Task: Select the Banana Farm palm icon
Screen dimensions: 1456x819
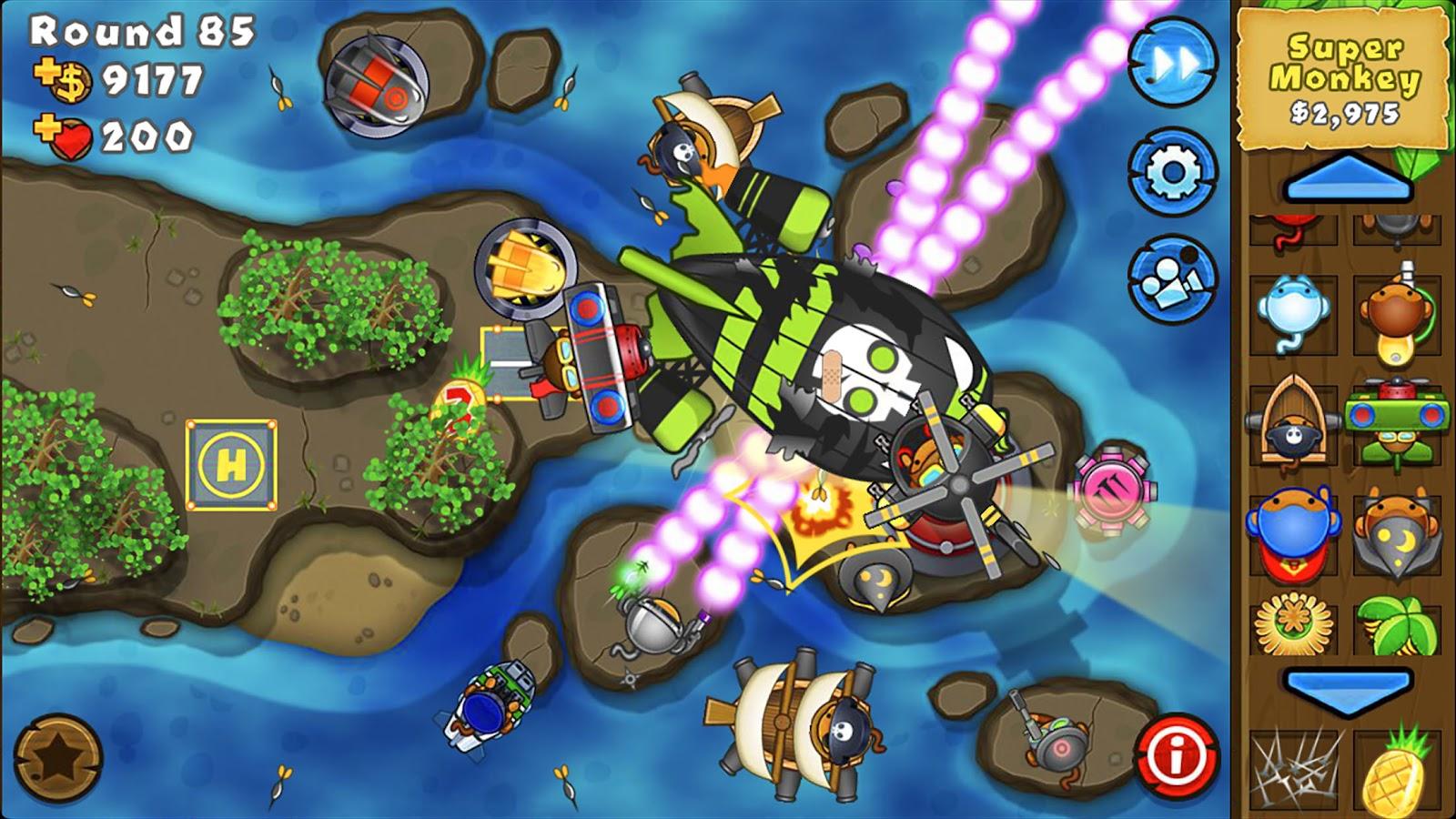Action: click(1386, 623)
